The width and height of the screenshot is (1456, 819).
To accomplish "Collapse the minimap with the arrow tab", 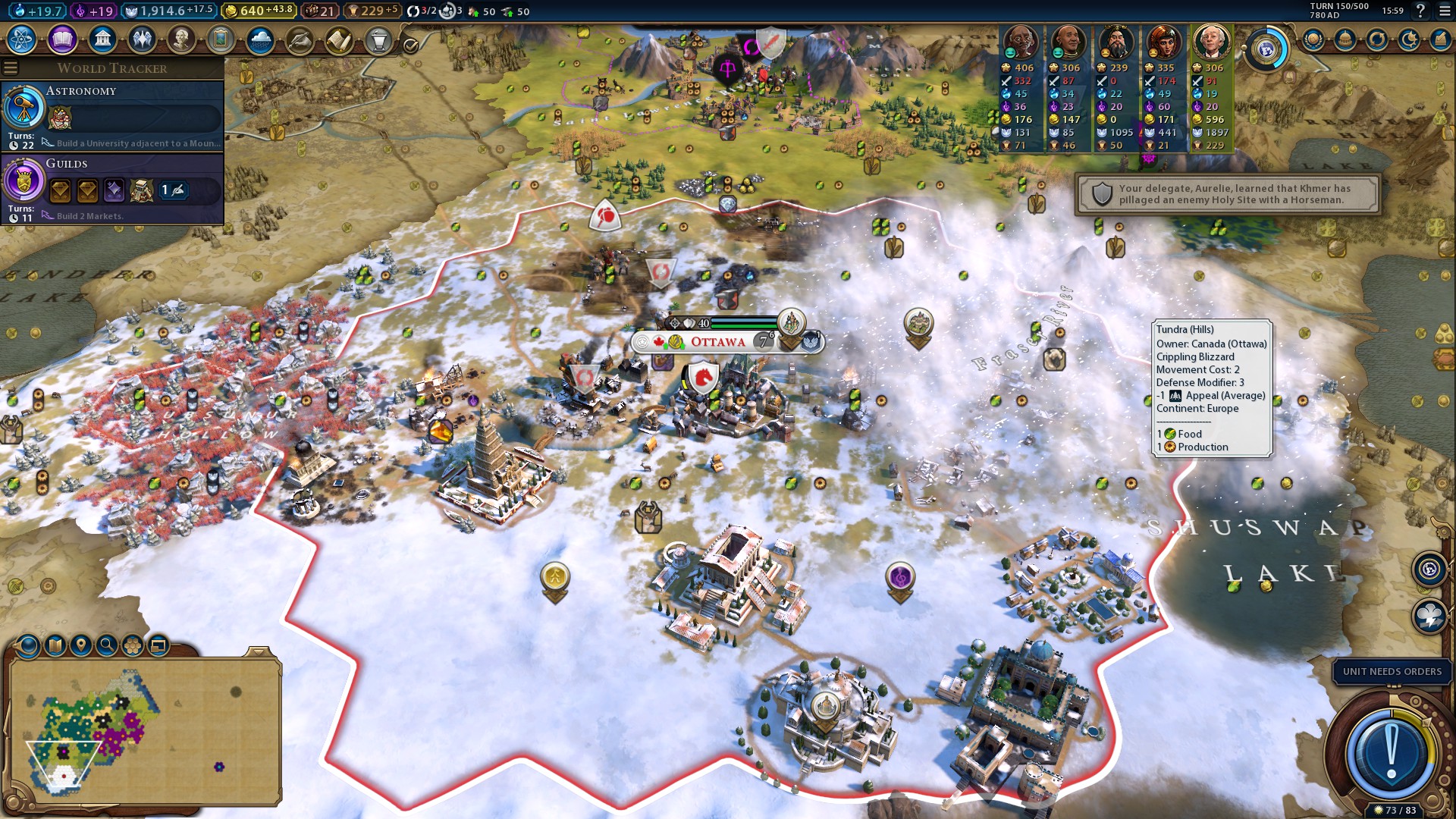I will tap(259, 651).
